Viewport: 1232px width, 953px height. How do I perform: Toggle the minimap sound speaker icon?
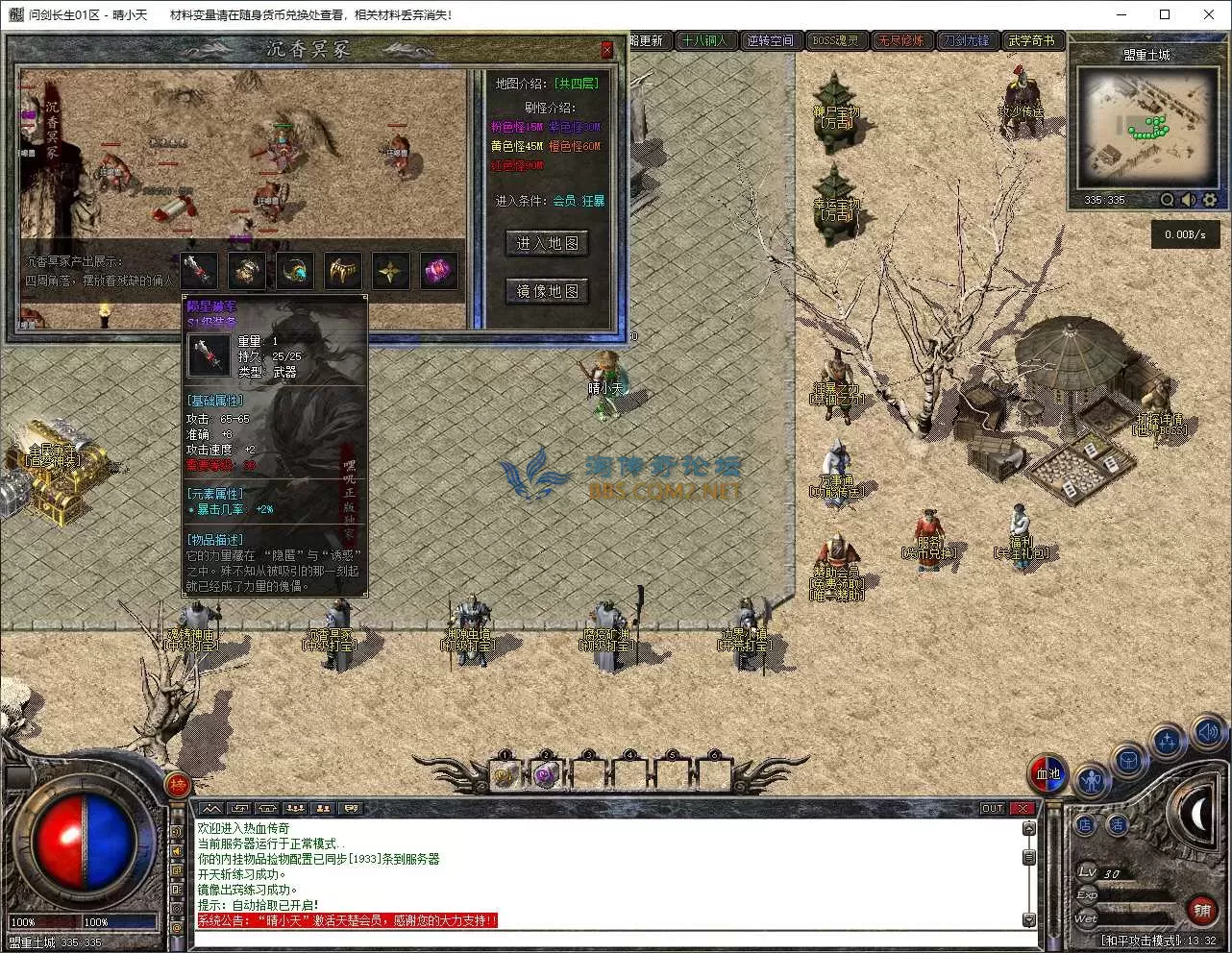pos(1189,200)
